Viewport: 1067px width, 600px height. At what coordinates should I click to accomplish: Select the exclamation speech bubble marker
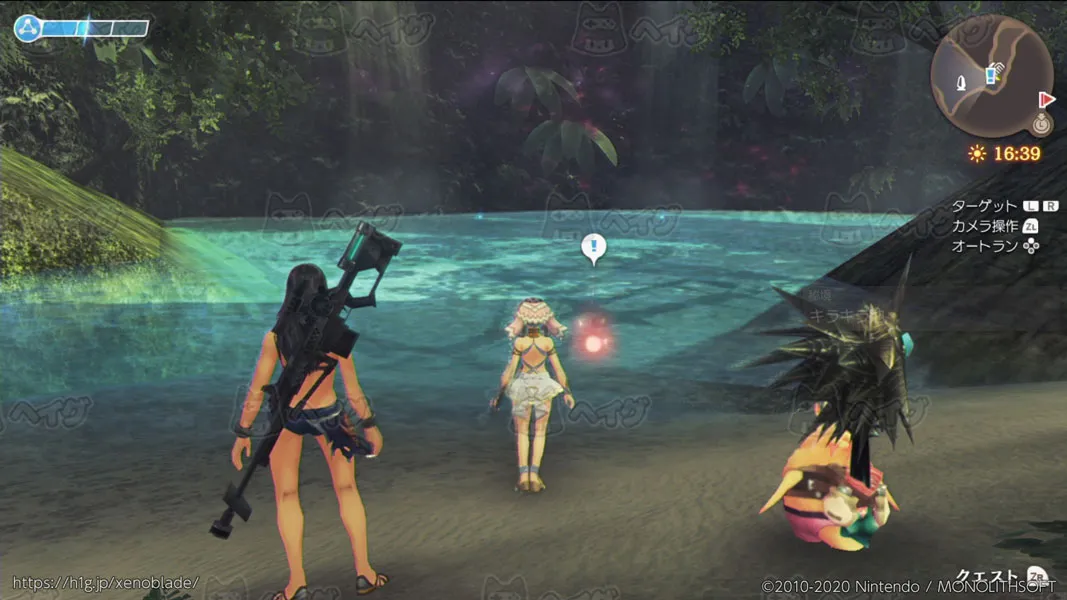pos(594,247)
